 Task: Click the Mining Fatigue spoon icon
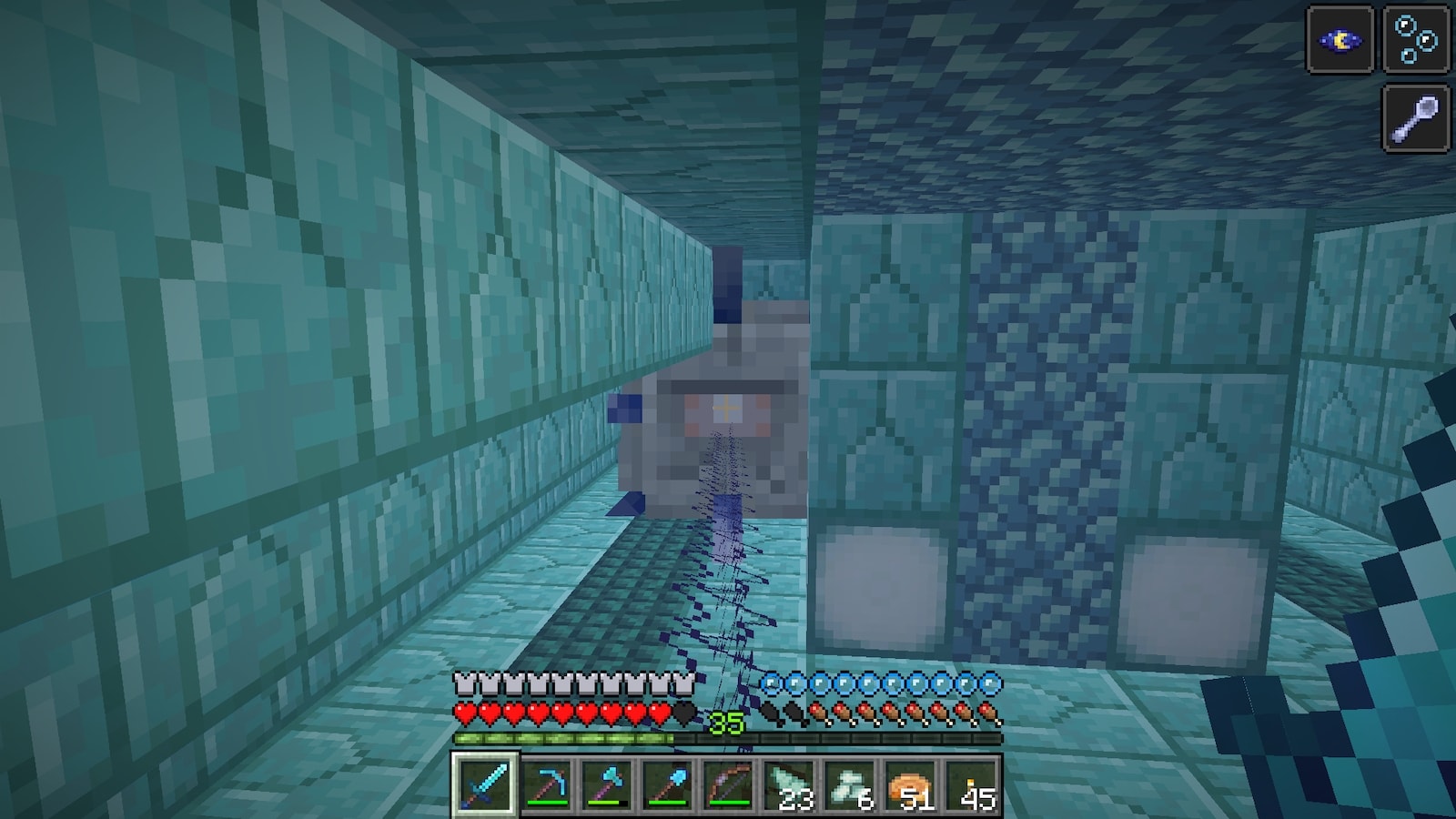(x=1416, y=117)
